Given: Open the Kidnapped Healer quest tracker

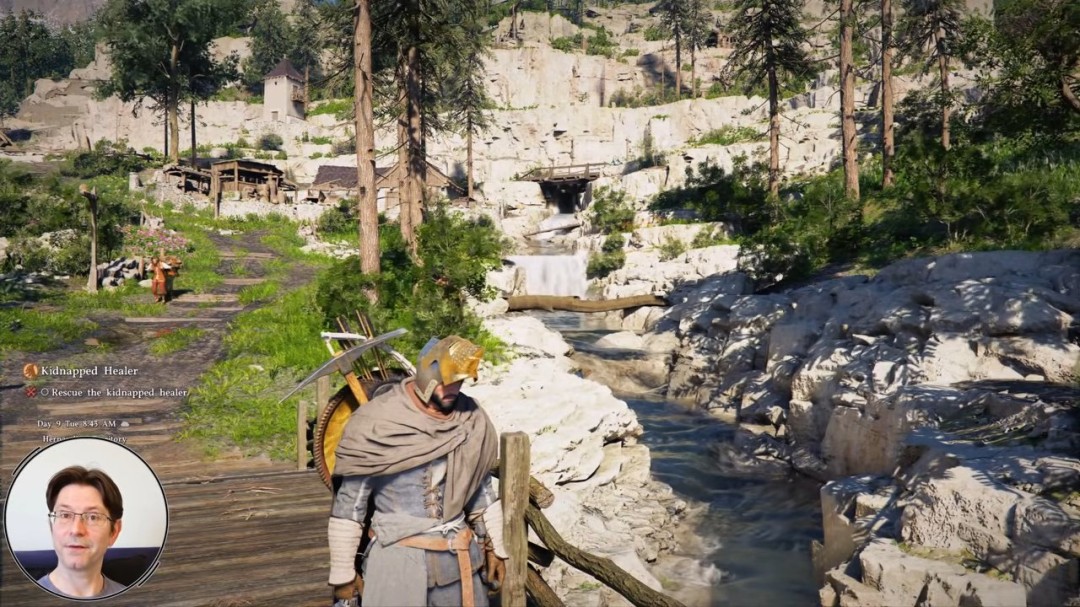Looking at the screenshot, I should (x=83, y=371).
